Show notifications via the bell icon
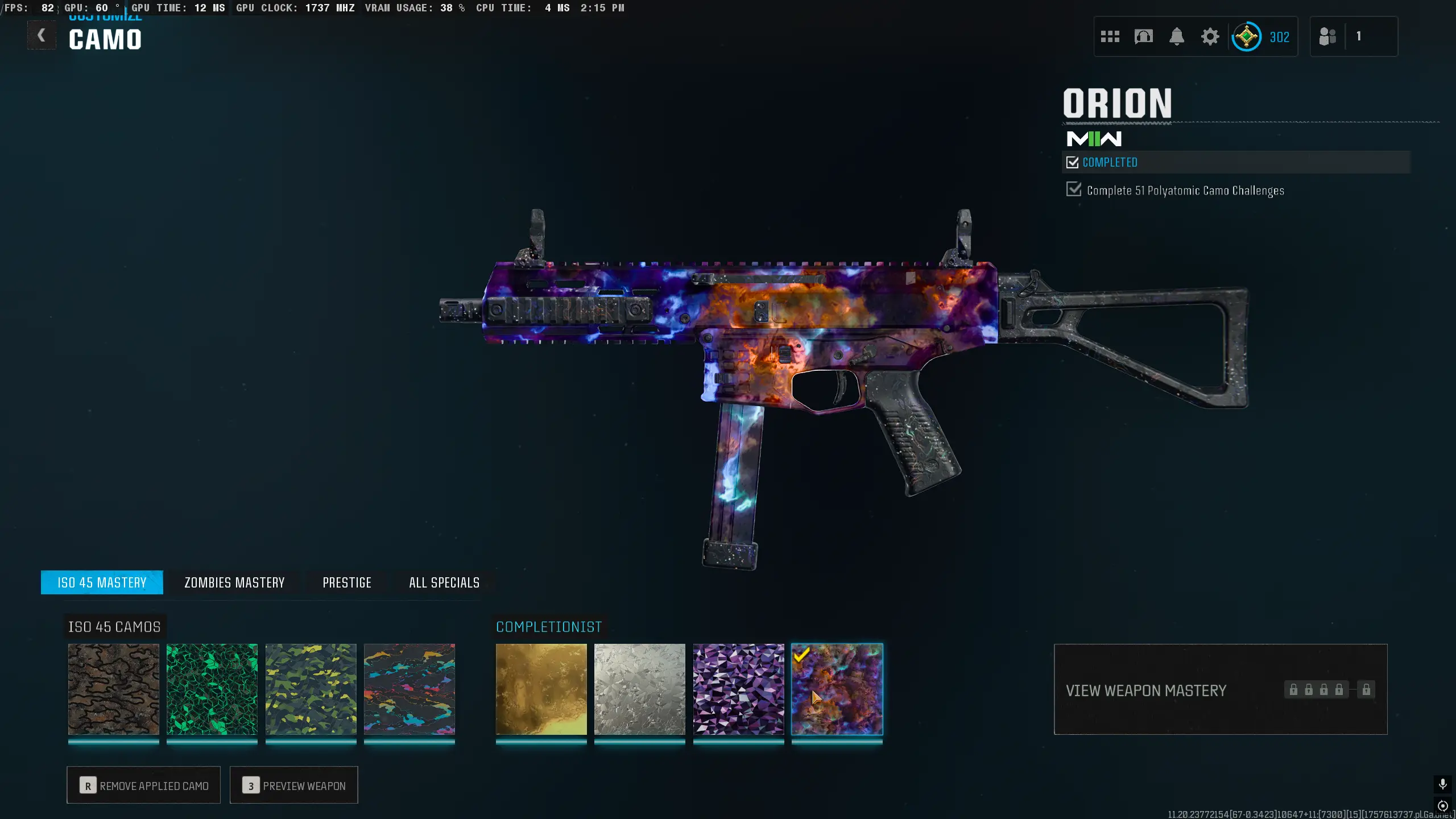Viewport: 1456px width, 819px height. (1176, 37)
